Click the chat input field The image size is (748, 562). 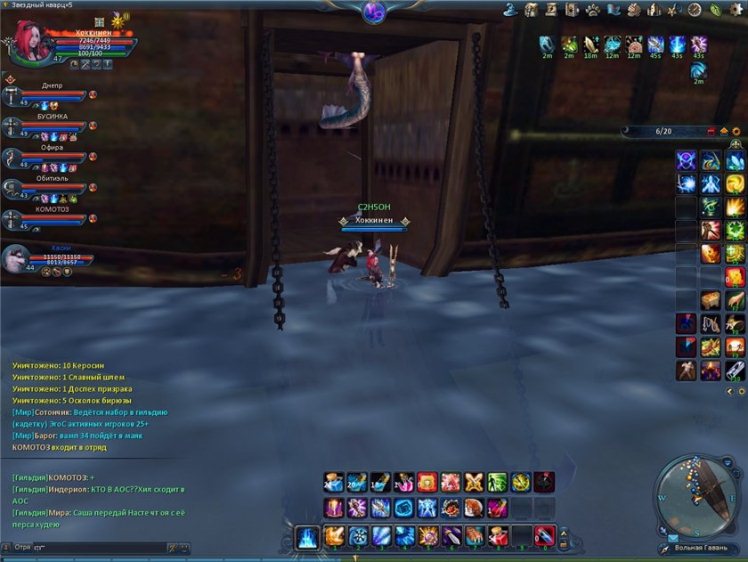point(100,548)
